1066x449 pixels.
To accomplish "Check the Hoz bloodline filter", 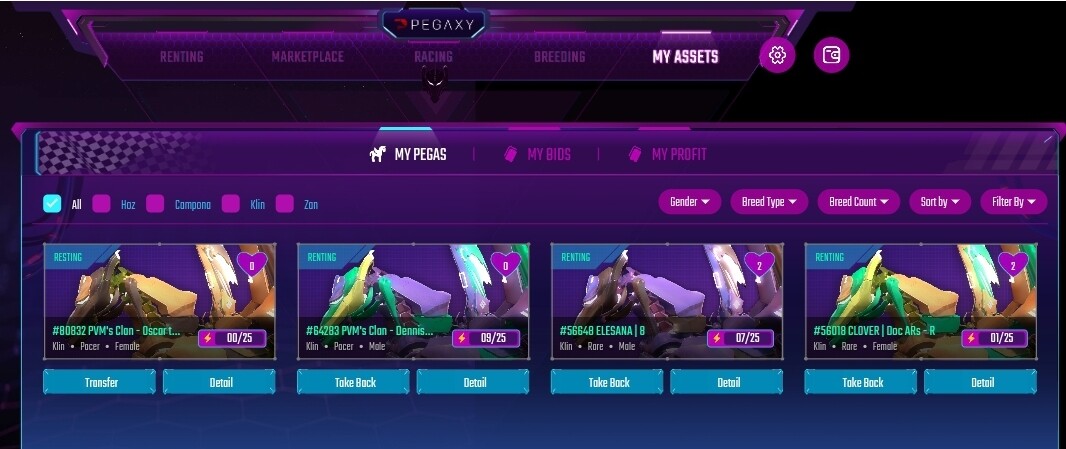I will click(101, 204).
